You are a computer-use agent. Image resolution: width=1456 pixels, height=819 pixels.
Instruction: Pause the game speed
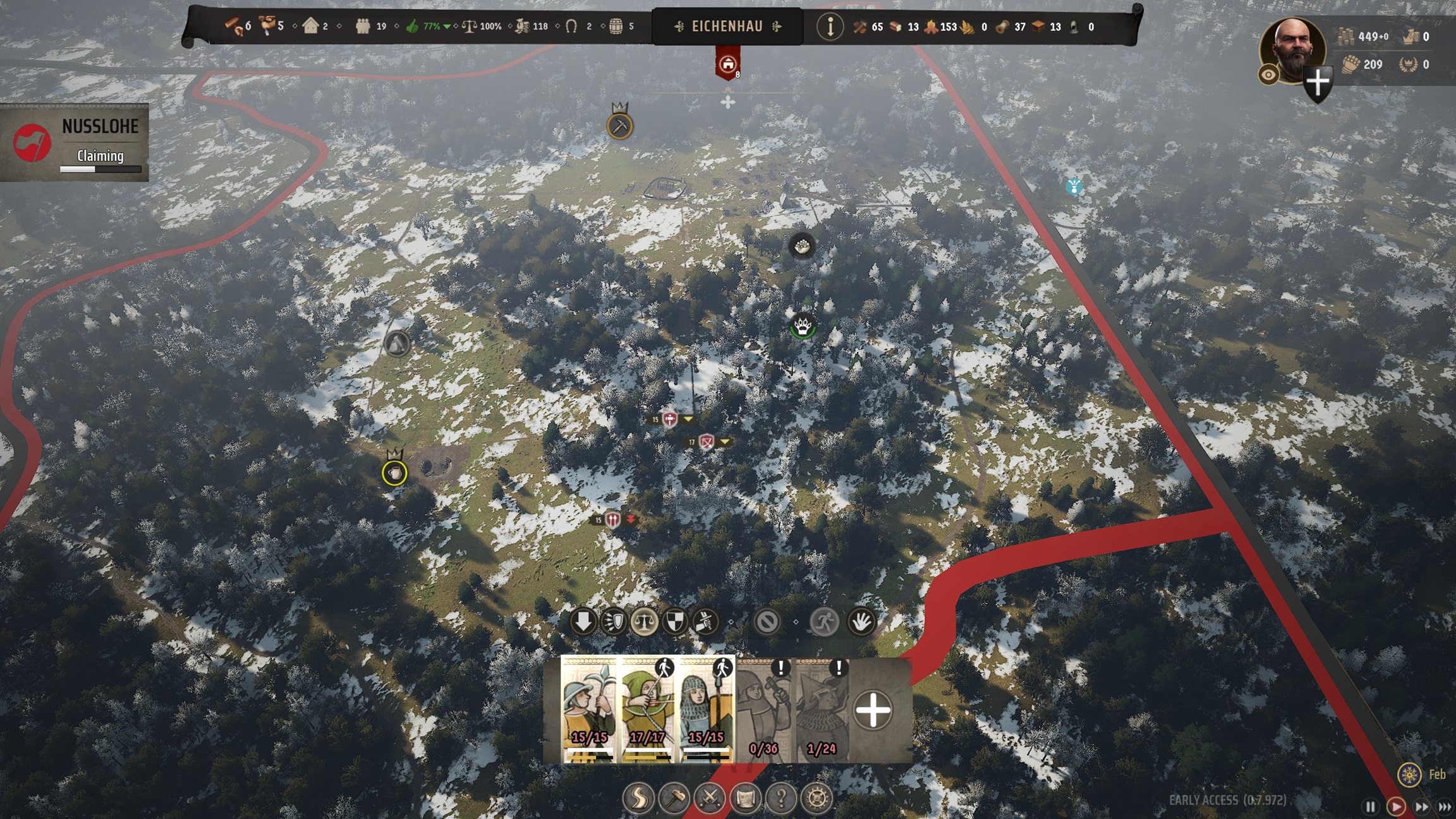(x=1370, y=806)
